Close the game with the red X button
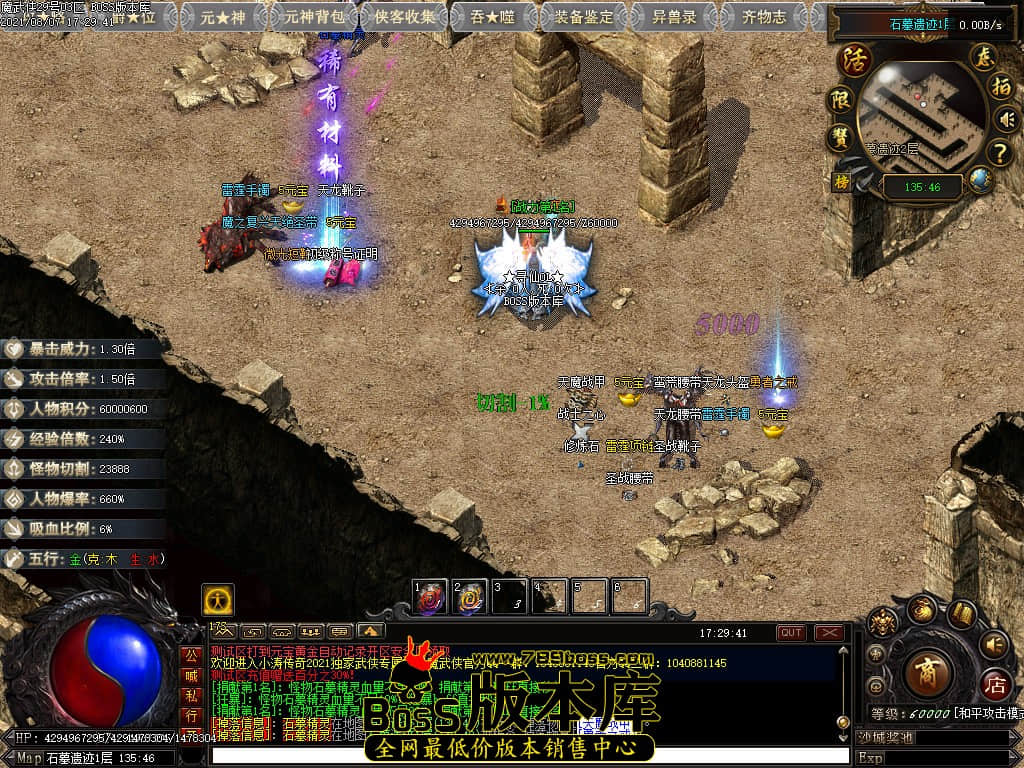The height and width of the screenshot is (768, 1024). (x=829, y=632)
